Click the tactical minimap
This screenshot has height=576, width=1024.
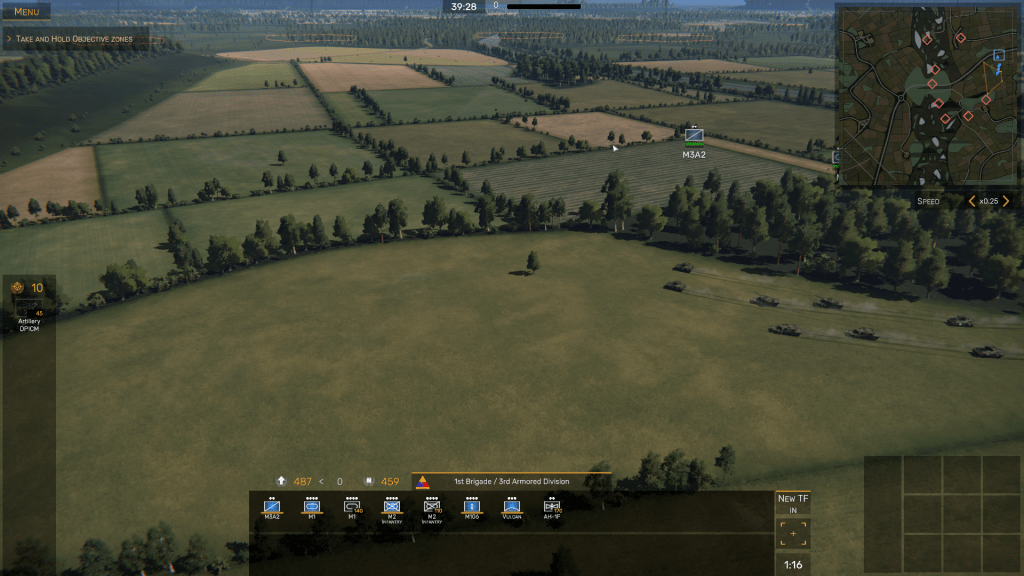927,95
